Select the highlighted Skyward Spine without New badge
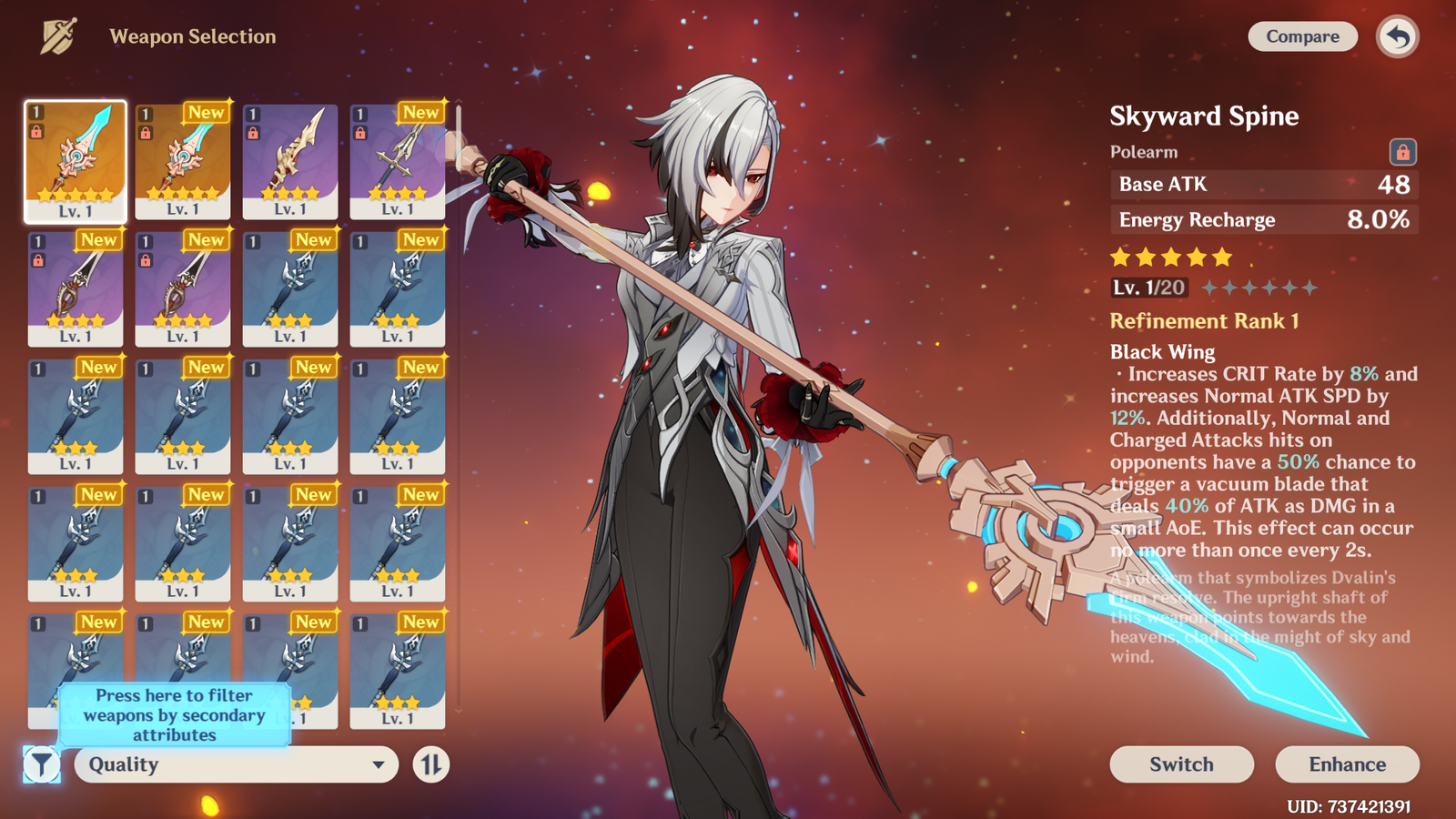Screen dimensions: 1456x819 click(76, 161)
